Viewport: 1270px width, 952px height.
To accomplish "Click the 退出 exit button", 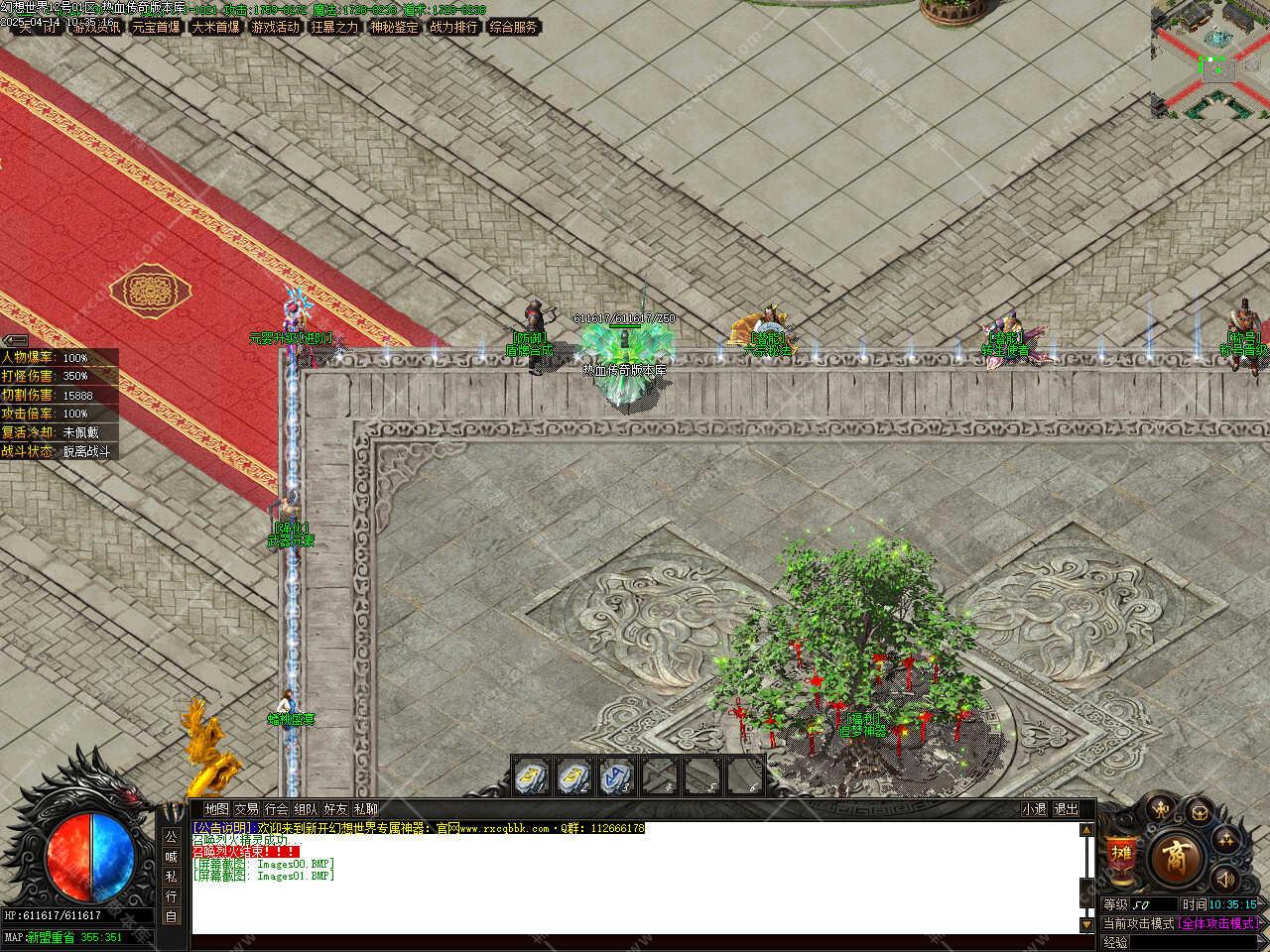I will 1067,809.
